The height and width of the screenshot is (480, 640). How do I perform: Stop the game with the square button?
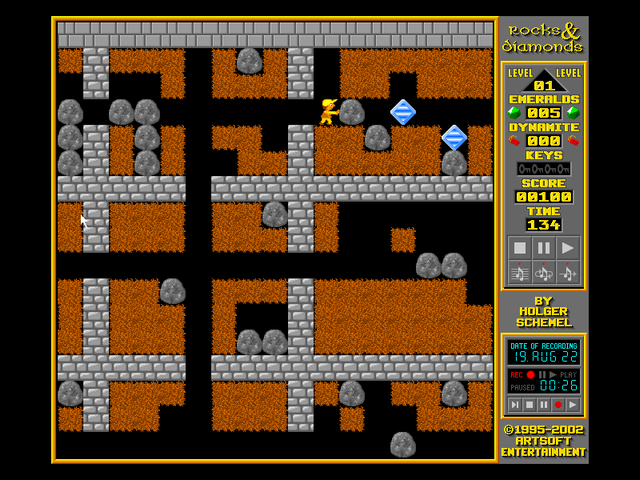coord(519,247)
